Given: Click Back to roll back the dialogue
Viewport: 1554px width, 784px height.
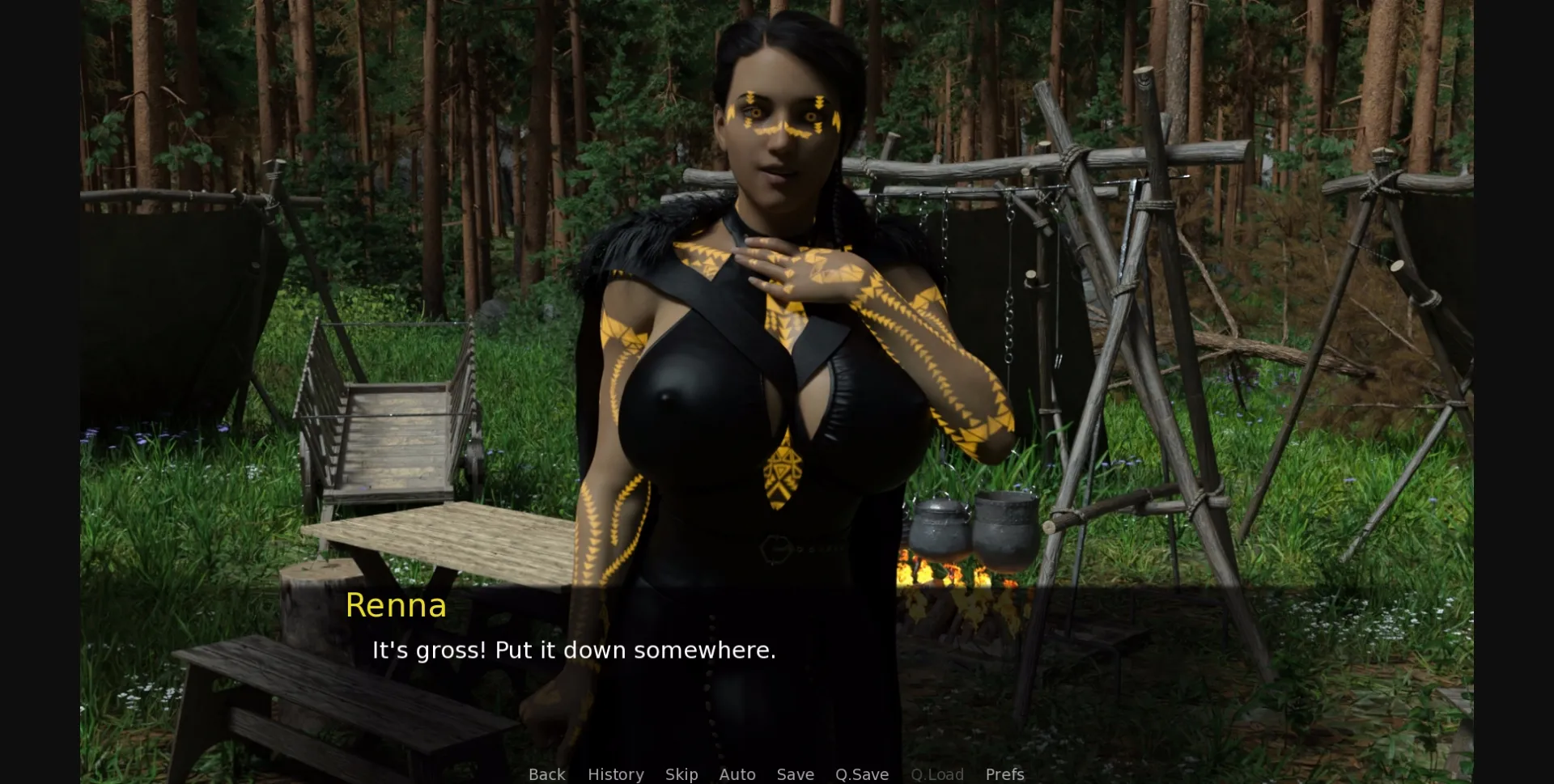Looking at the screenshot, I should tap(547, 774).
